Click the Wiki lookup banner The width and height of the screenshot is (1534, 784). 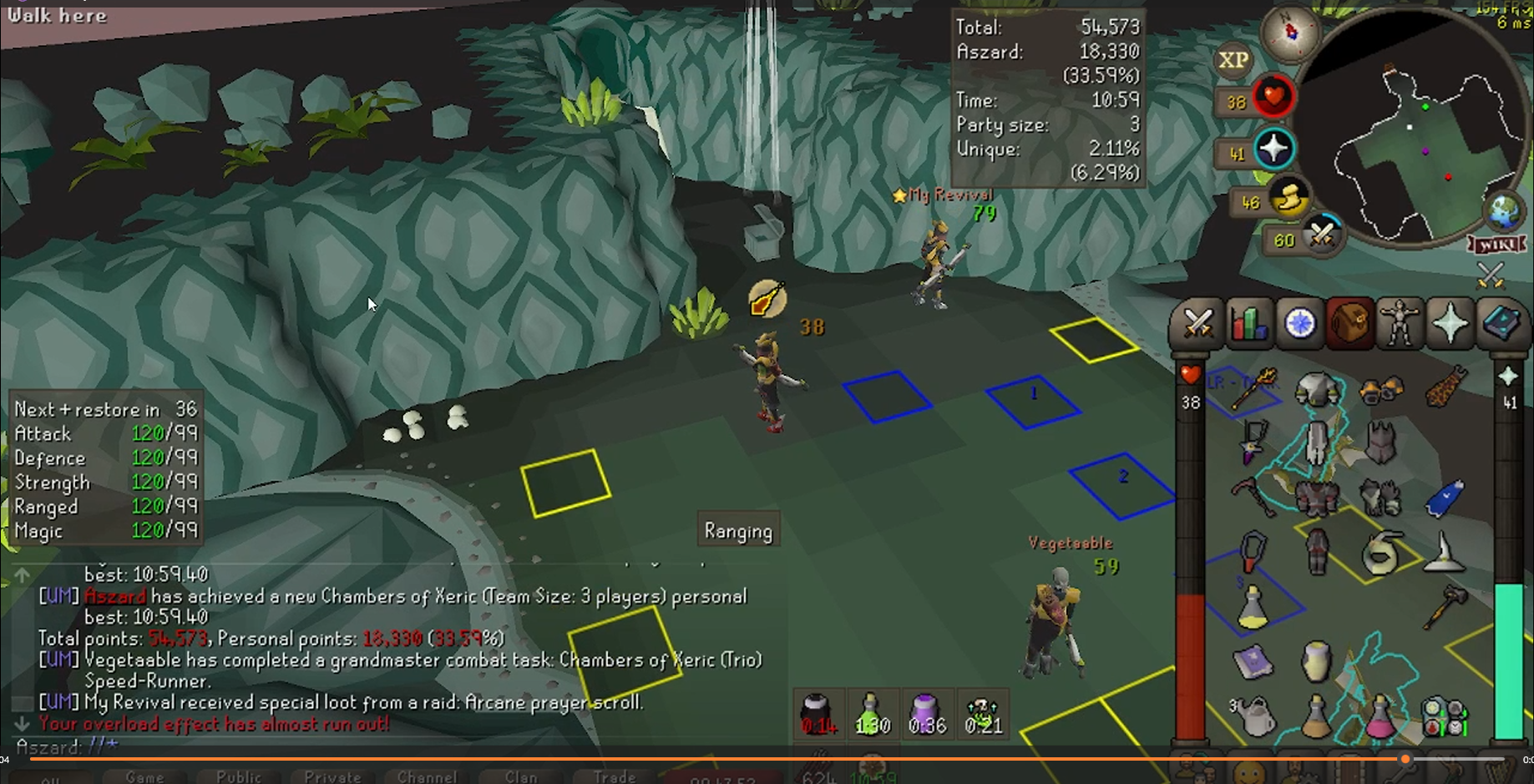point(1495,245)
